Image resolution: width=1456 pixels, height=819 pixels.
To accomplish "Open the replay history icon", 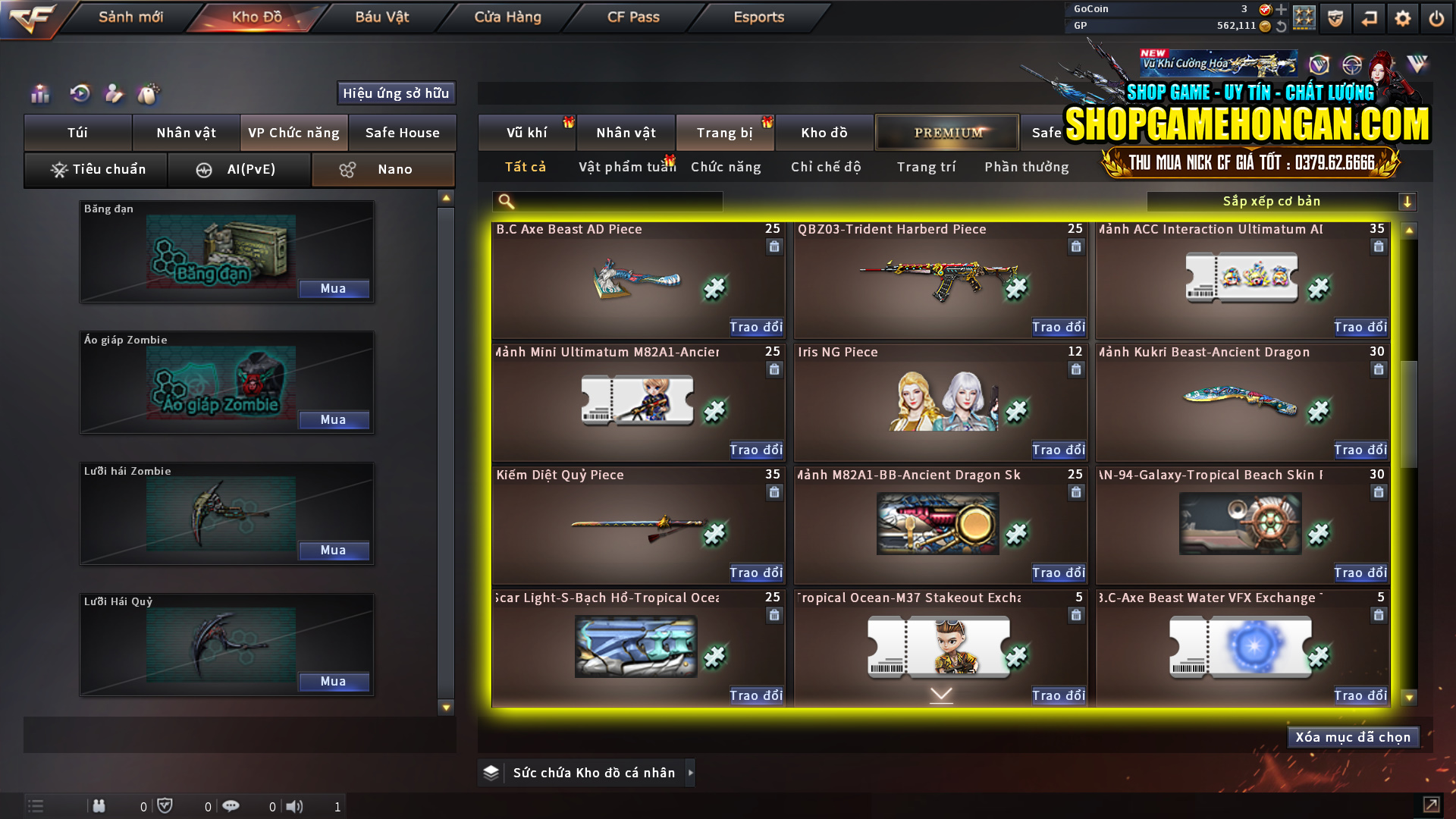I will tap(80, 94).
